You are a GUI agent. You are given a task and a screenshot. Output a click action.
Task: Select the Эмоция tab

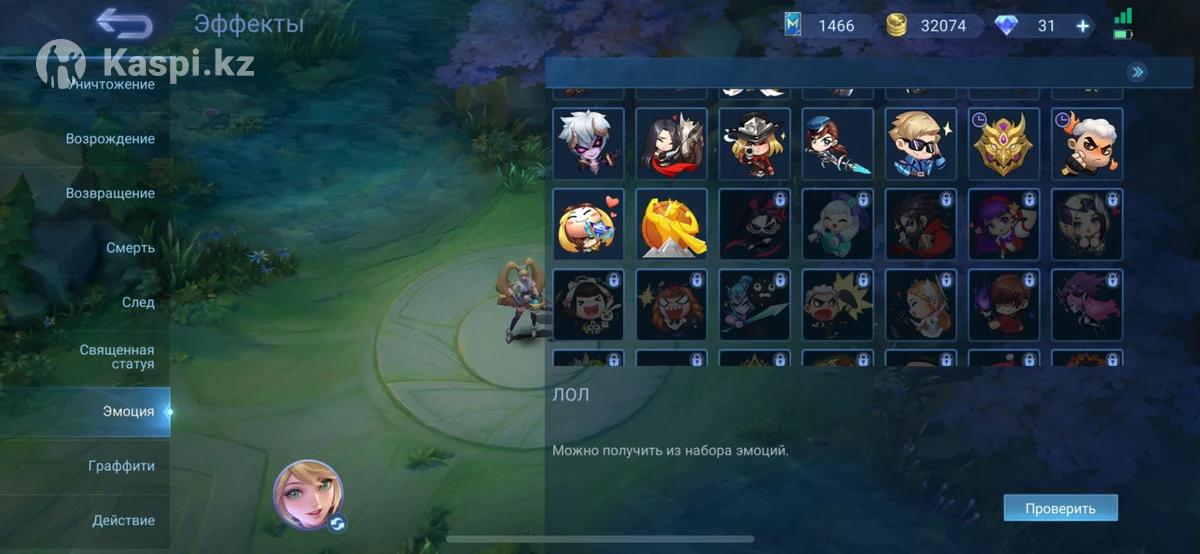pos(128,411)
